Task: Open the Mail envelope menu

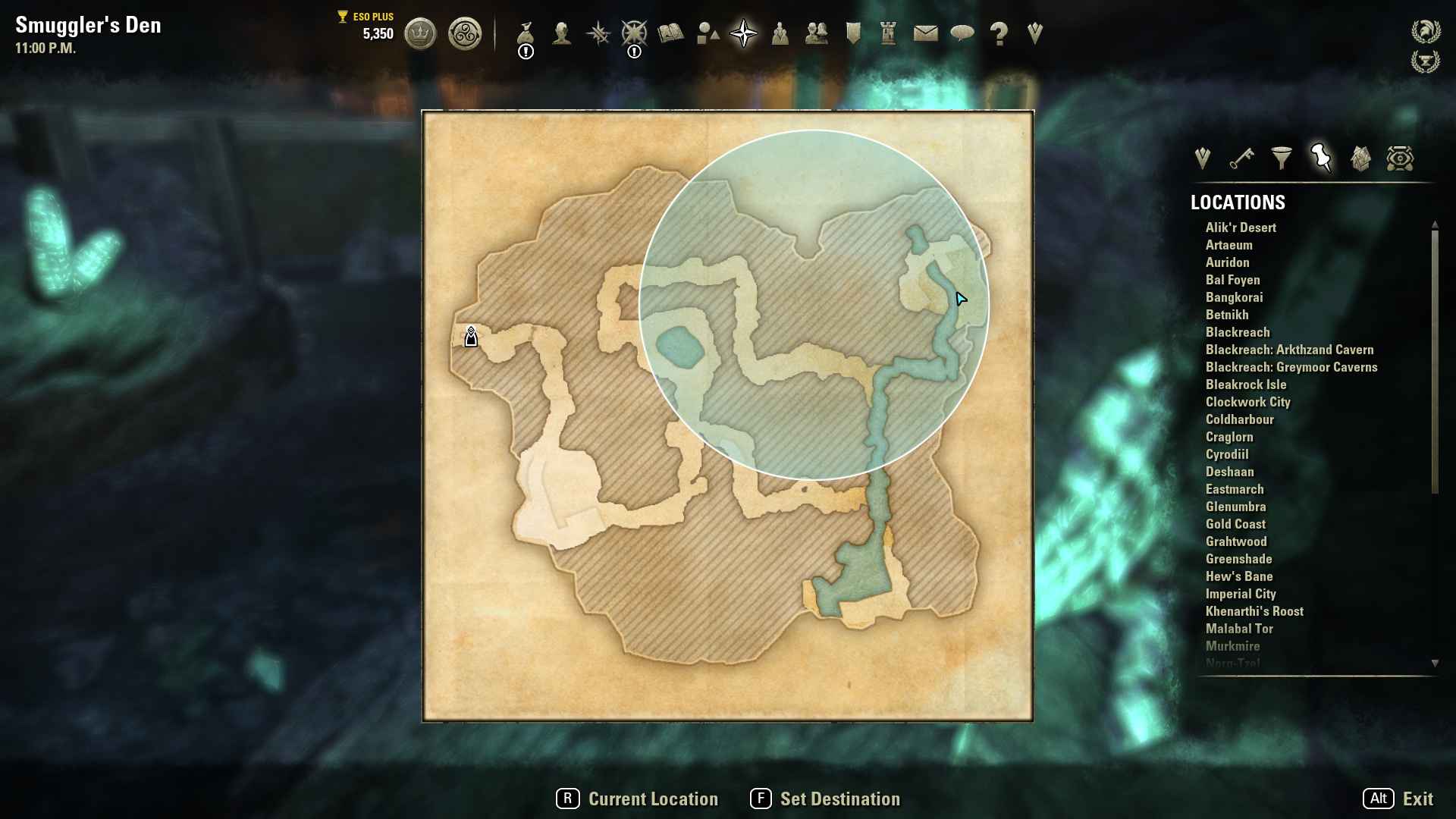Action: (x=925, y=33)
